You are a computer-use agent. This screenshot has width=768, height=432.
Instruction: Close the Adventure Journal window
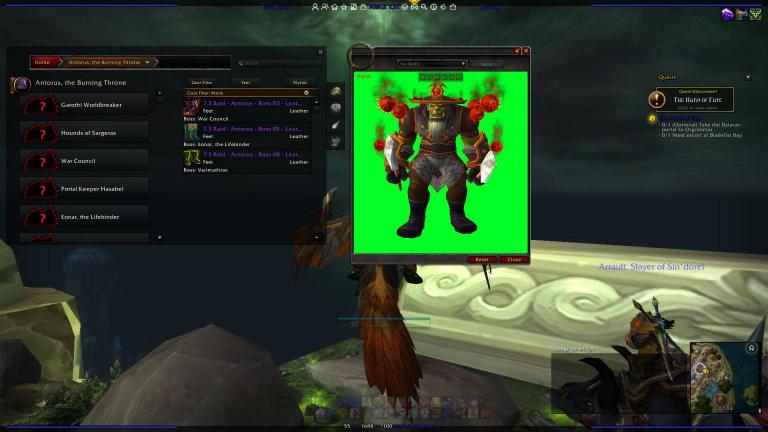321,52
